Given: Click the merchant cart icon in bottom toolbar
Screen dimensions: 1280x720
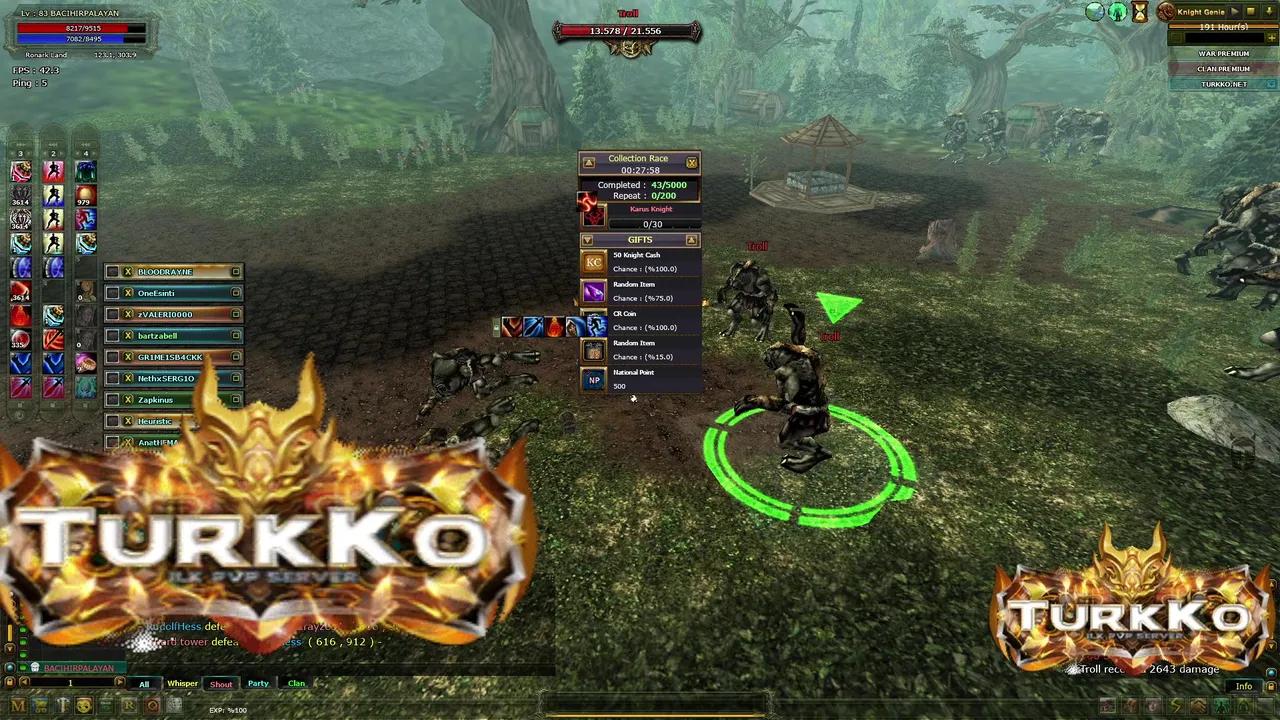Looking at the screenshot, I should [38, 705].
